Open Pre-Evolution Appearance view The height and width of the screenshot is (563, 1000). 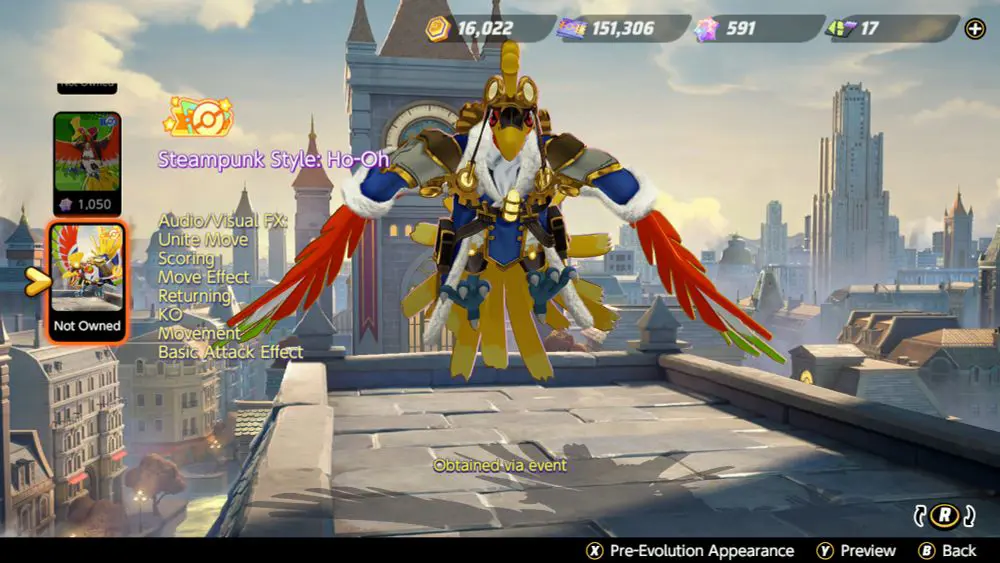(690, 551)
